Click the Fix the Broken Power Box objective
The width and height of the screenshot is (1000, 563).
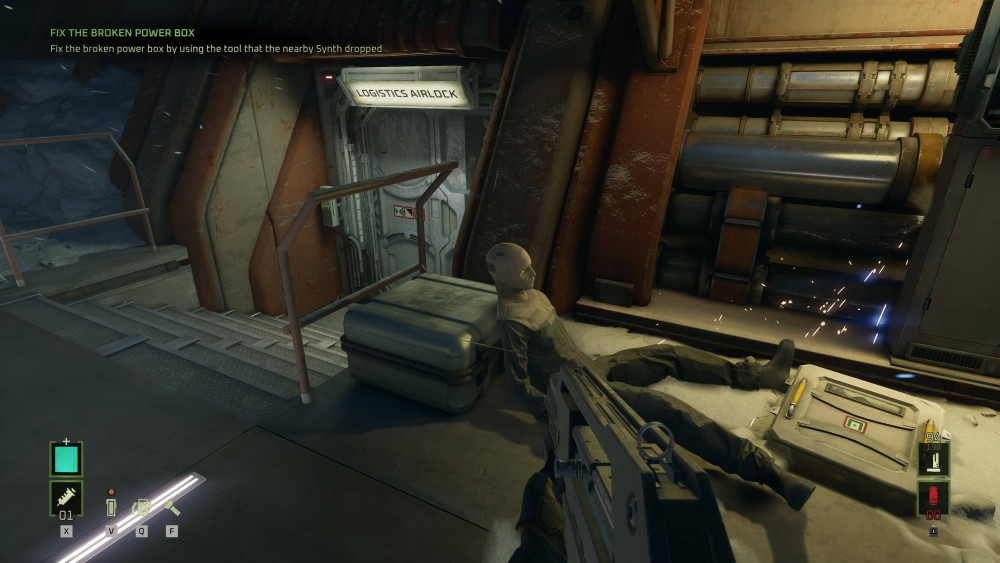pyautogui.click(x=122, y=32)
